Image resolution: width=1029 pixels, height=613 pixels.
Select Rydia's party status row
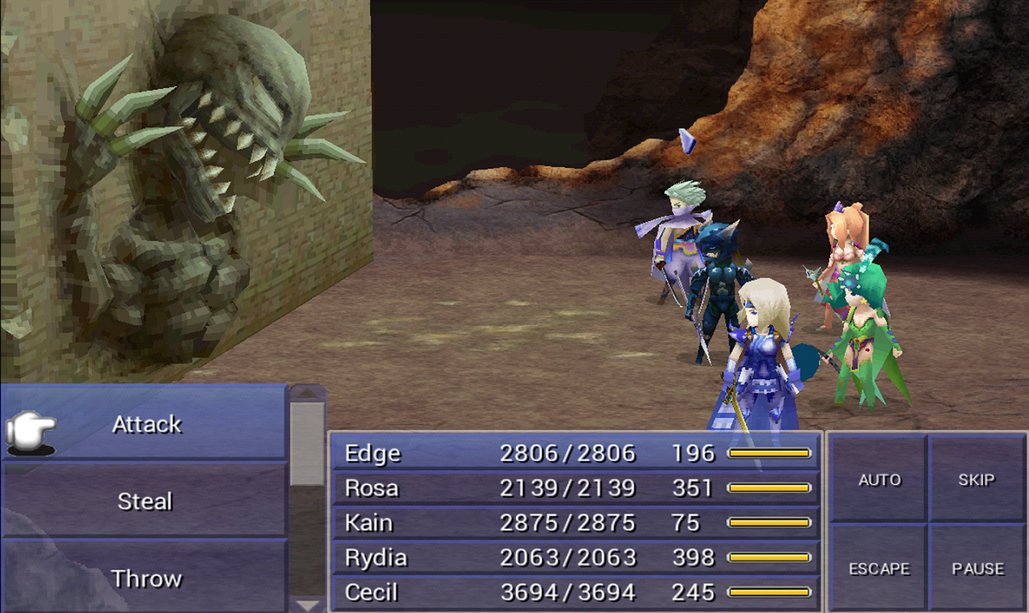tap(575, 557)
